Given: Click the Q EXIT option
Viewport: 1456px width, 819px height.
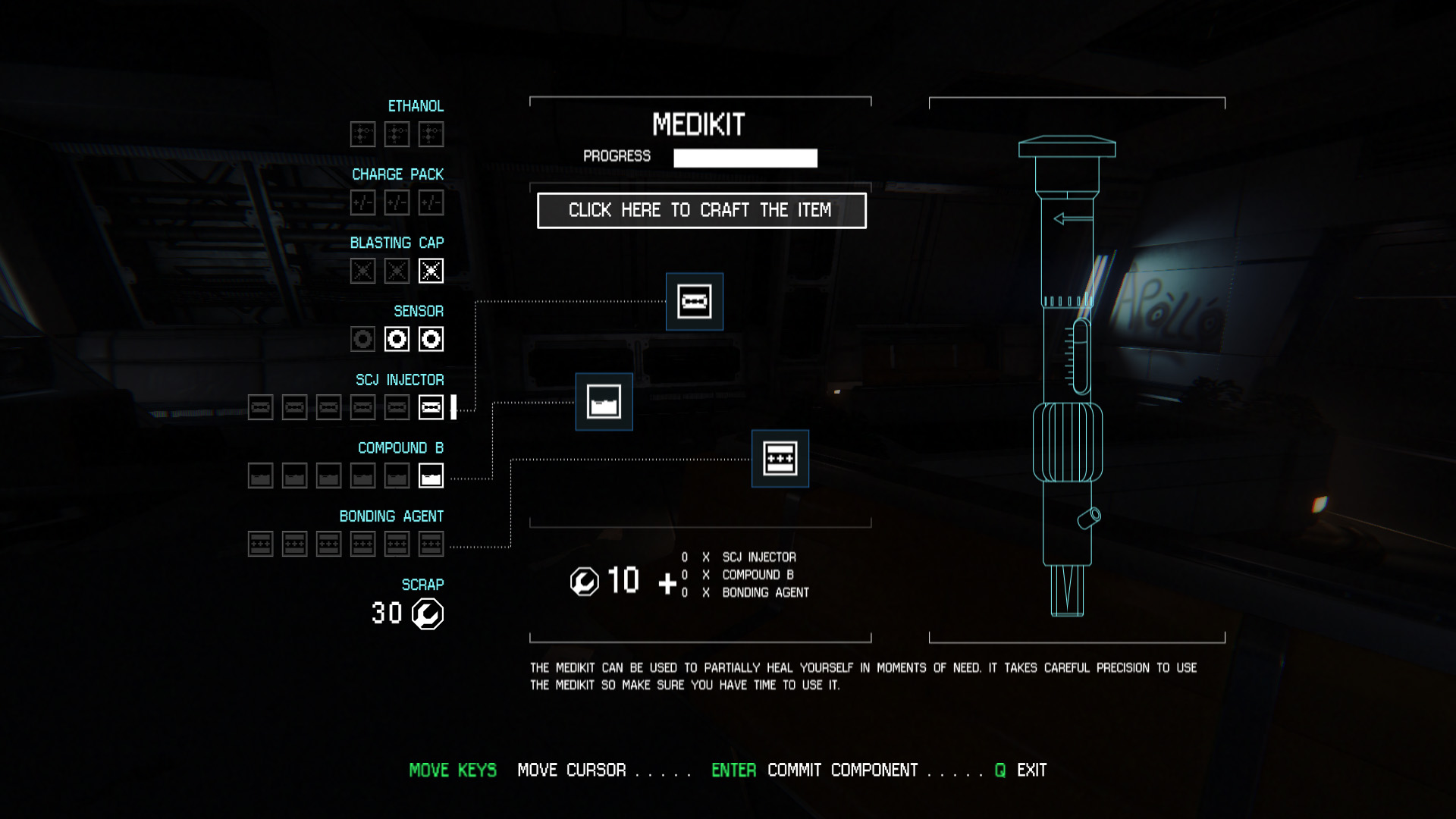Looking at the screenshot, I should [x=1021, y=770].
